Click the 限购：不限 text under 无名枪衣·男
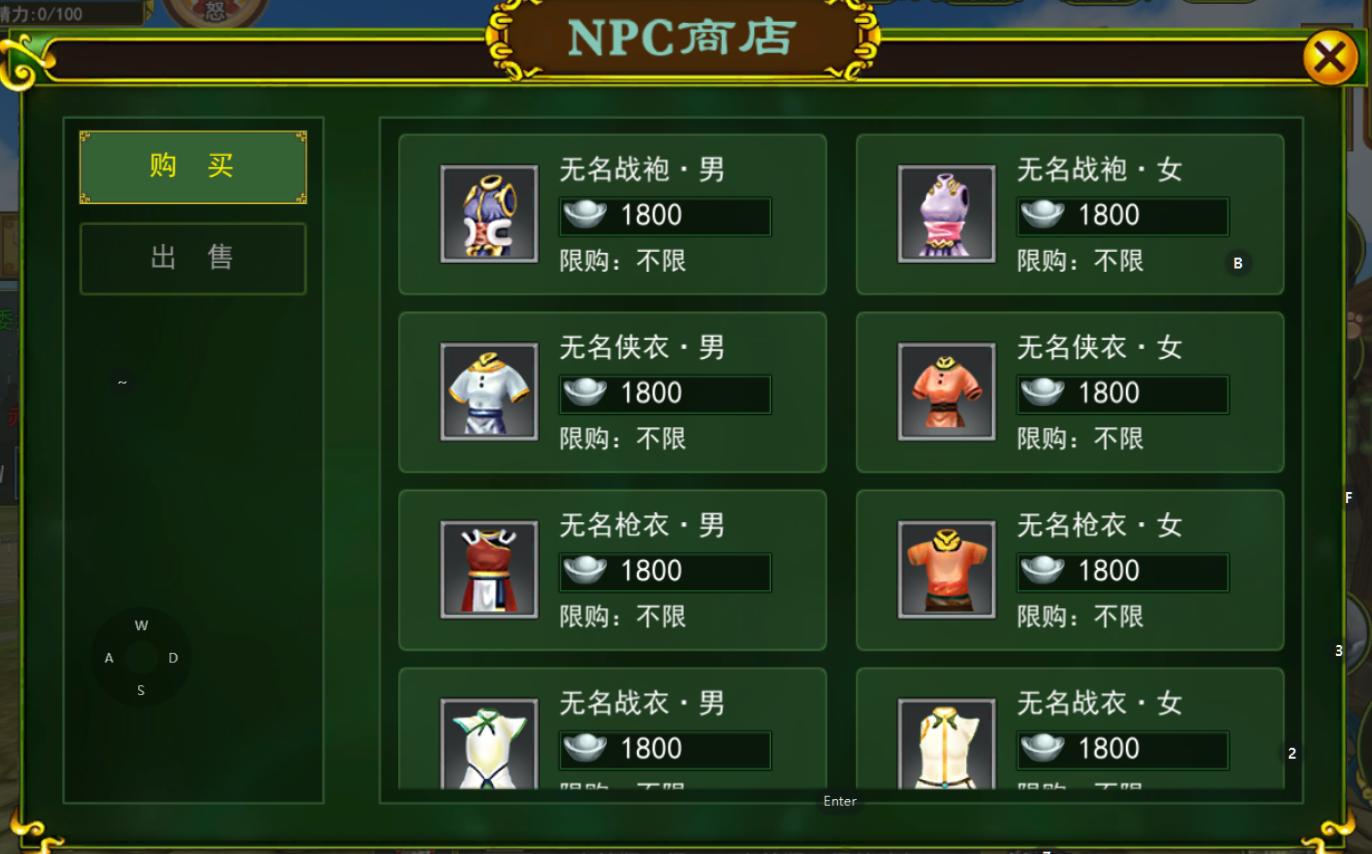Screen dimensions: 1372x854 623,617
